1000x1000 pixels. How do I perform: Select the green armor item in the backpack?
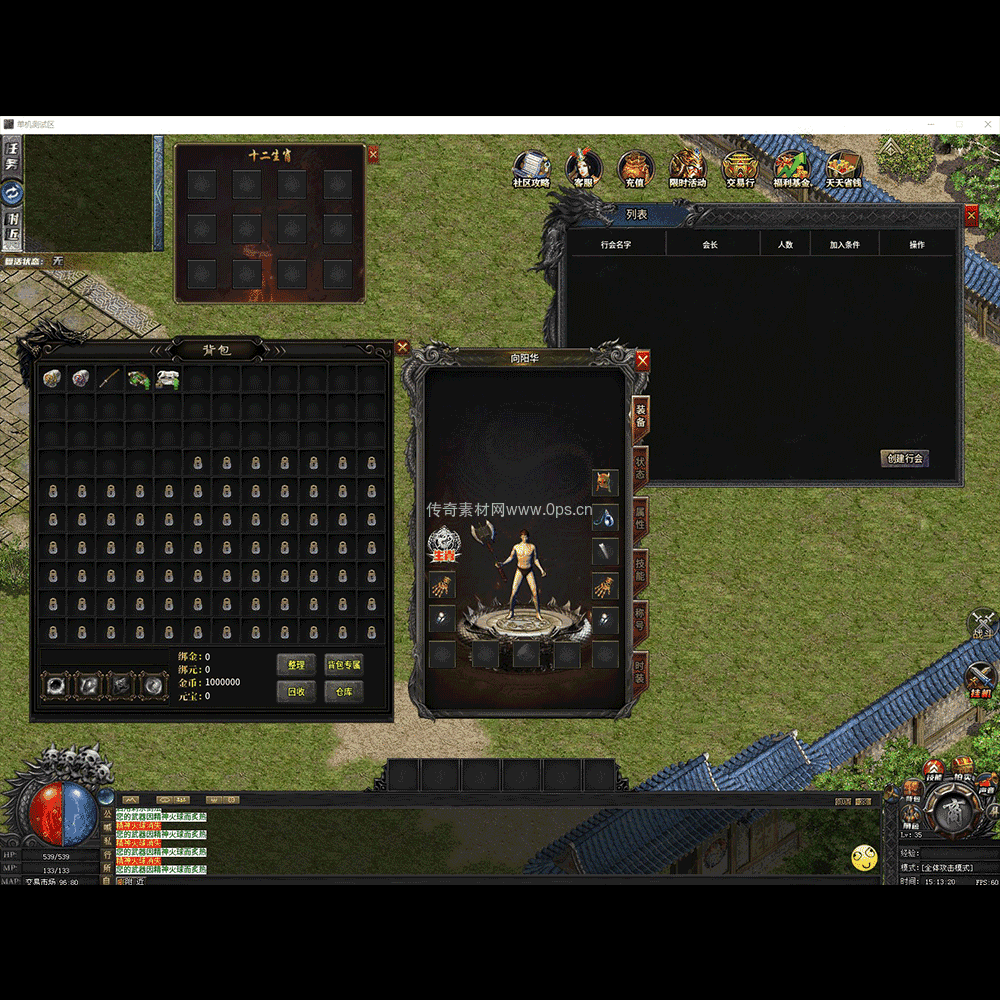pos(138,378)
